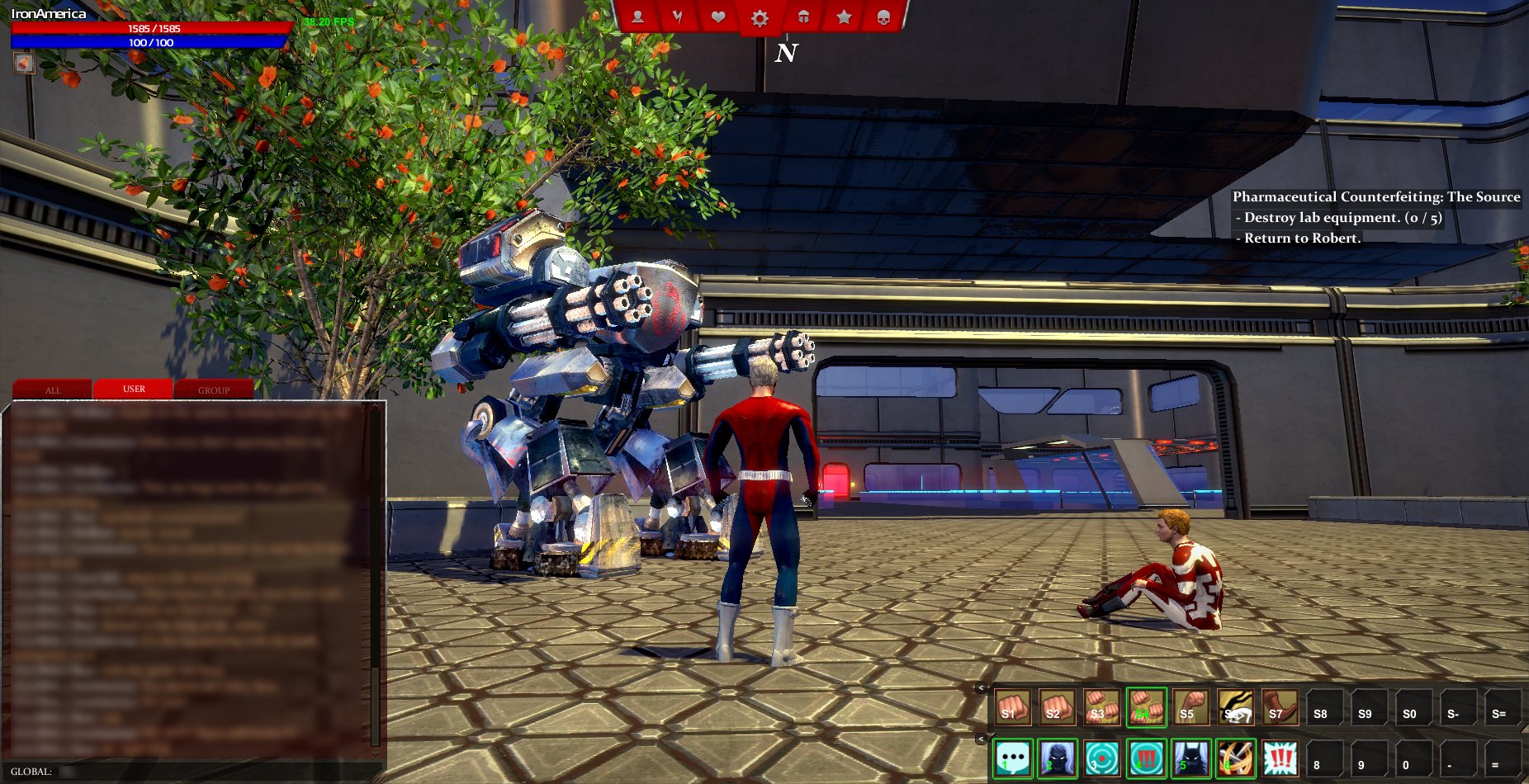
Task: Toggle the highlighted S4 fist attack
Action: click(x=1147, y=707)
